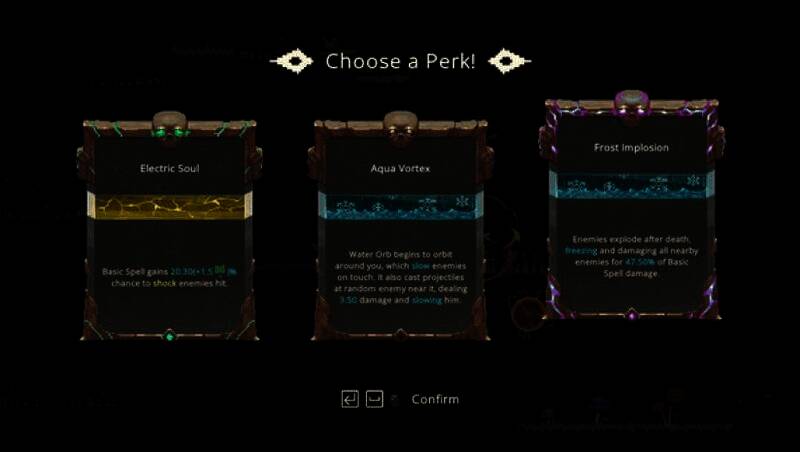The image size is (800, 452).
Task: Pick the Frost Implosion perk card
Action: 631,210
